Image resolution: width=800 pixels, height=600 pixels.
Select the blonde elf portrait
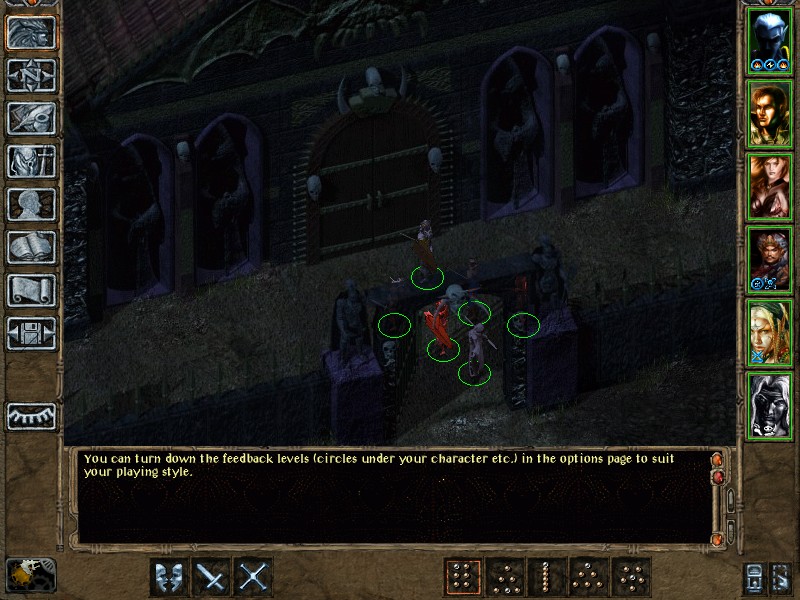769,334
